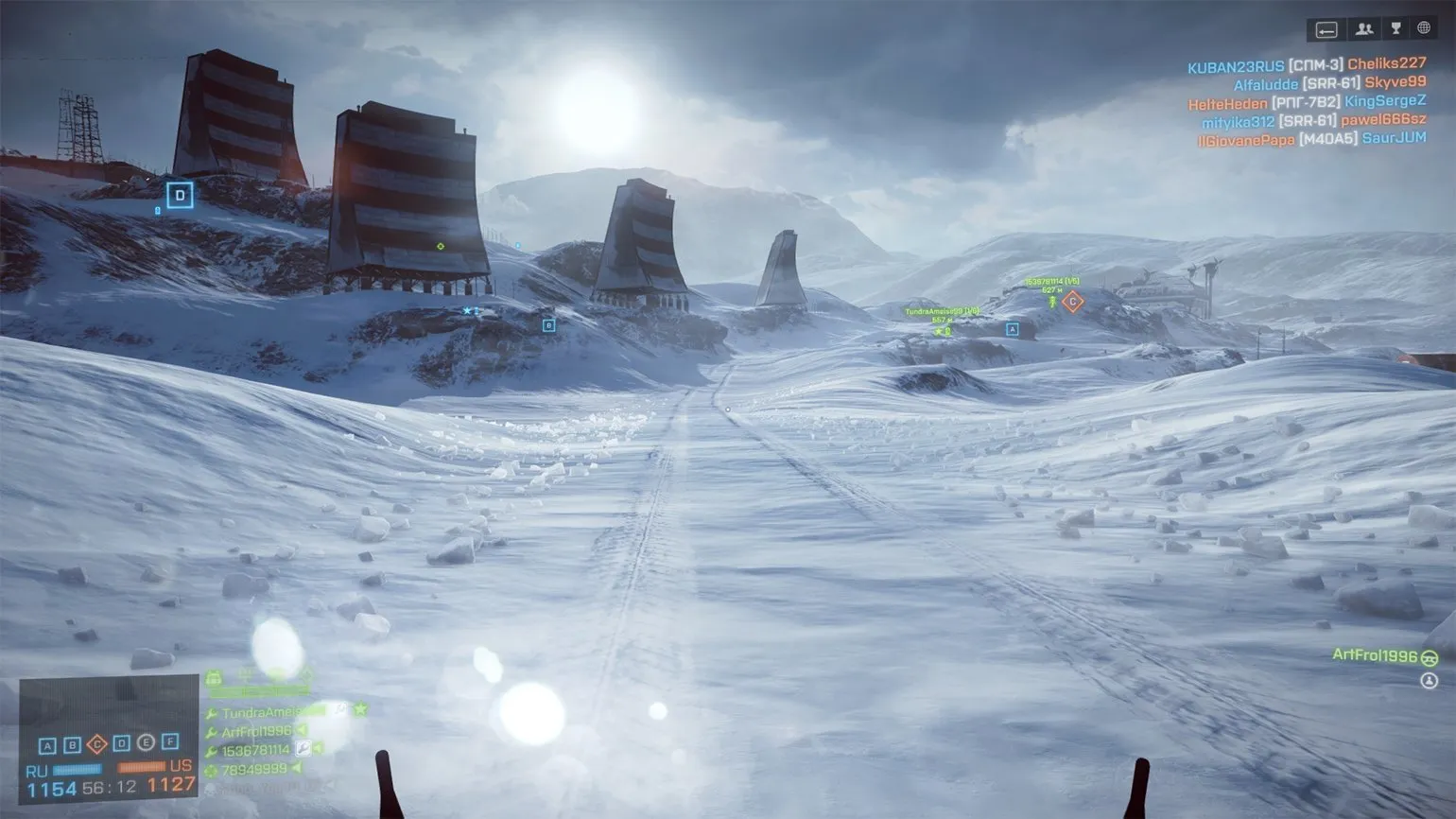The width and height of the screenshot is (1456, 819).
Task: Click kill feed entry KUBAN23RUS killed Cheliks227
Action: (1306, 65)
